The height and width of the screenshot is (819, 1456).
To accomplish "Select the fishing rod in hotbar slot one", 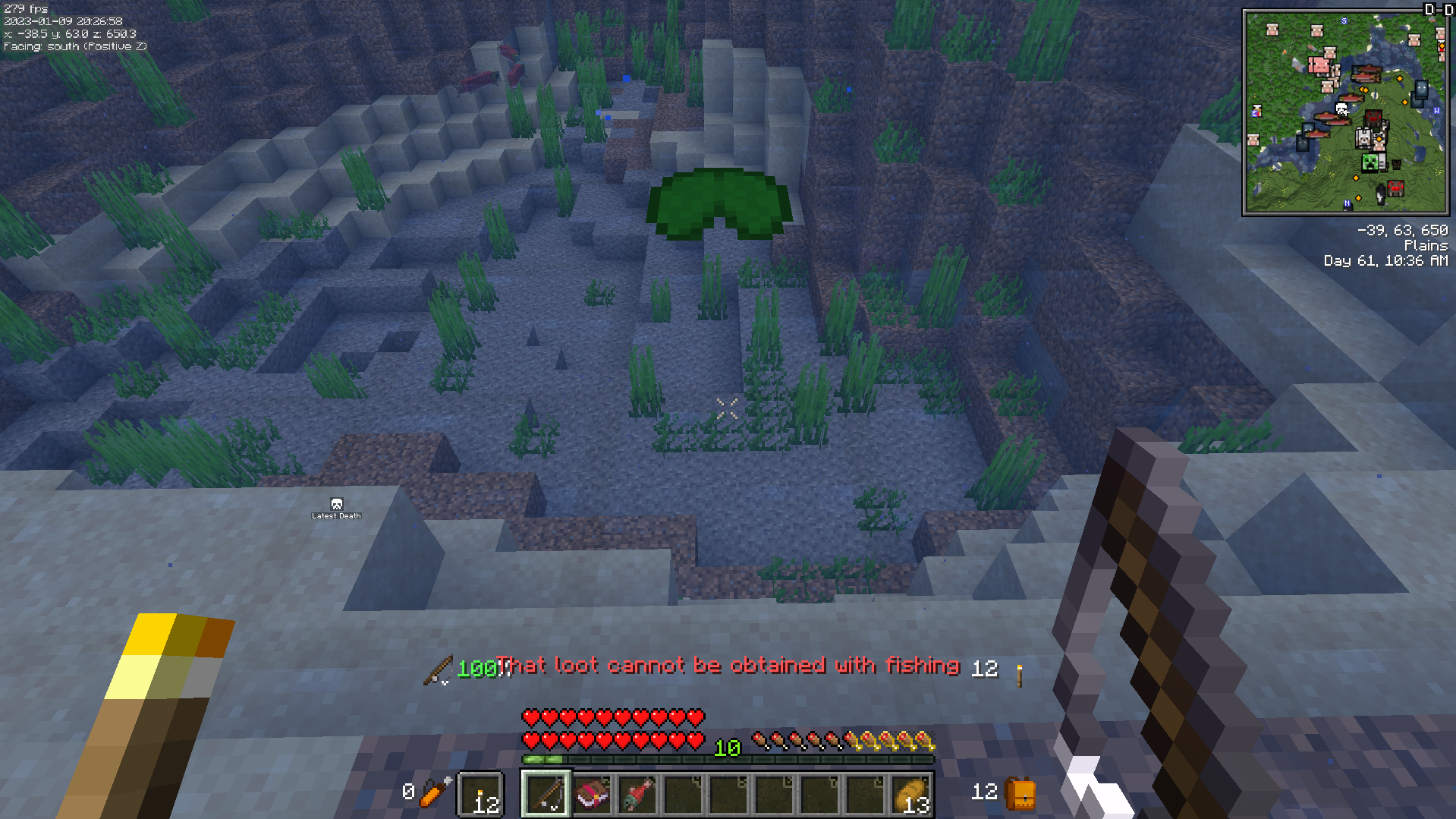I will (x=547, y=794).
